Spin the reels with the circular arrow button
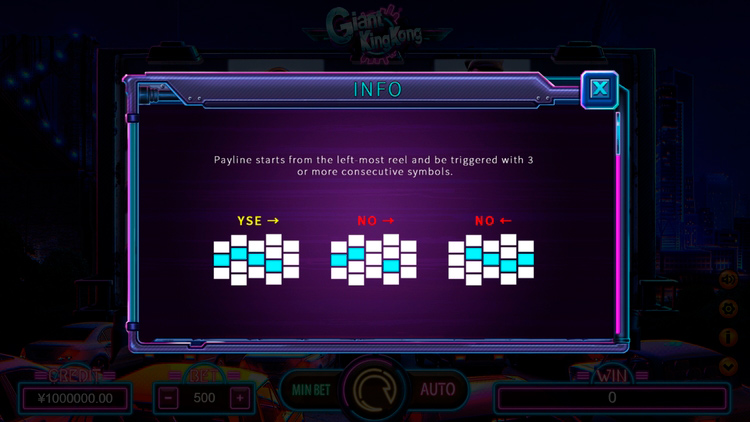This screenshot has height=422, width=750. 375,388
